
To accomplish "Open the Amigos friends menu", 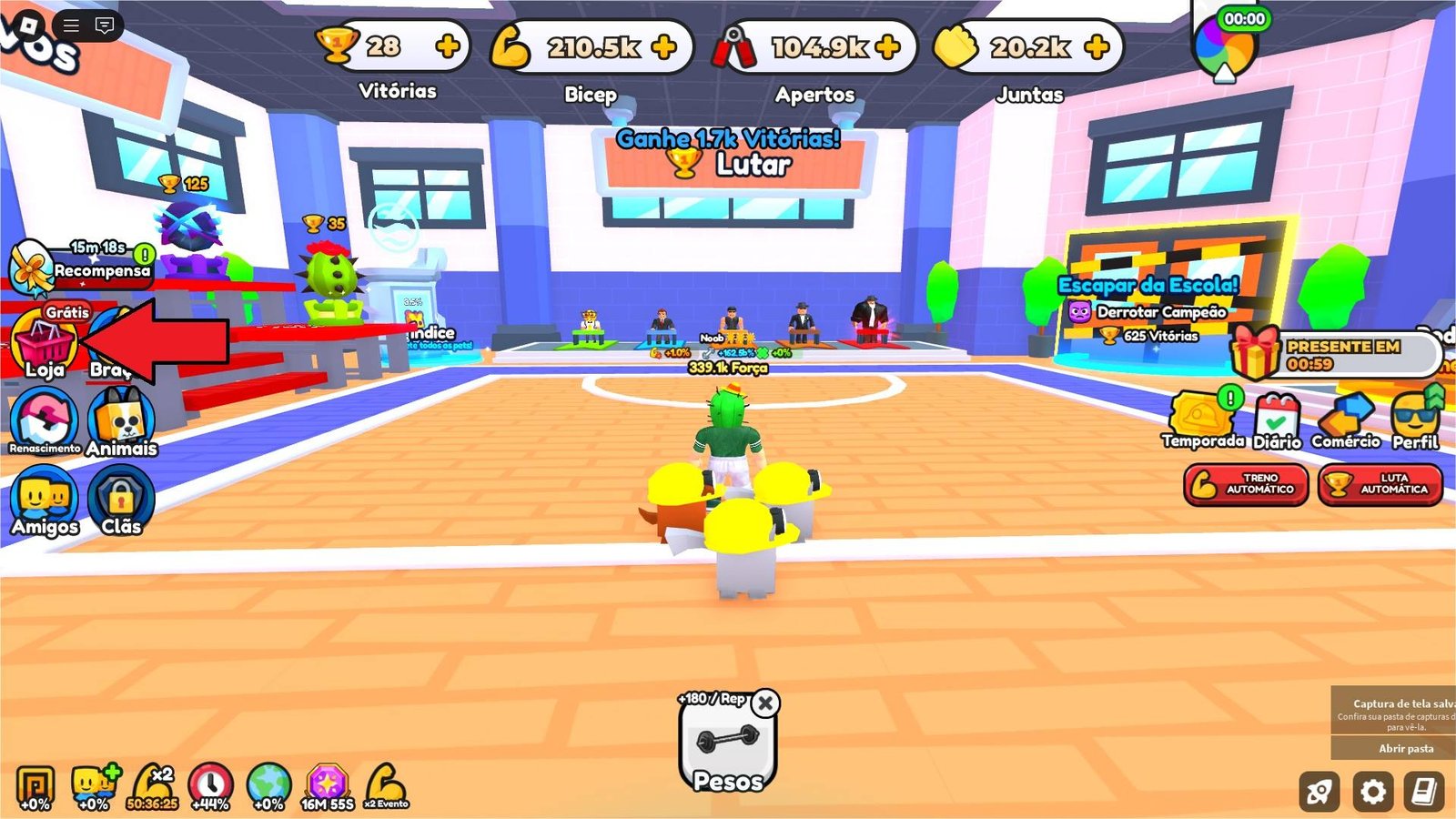I will tap(44, 499).
